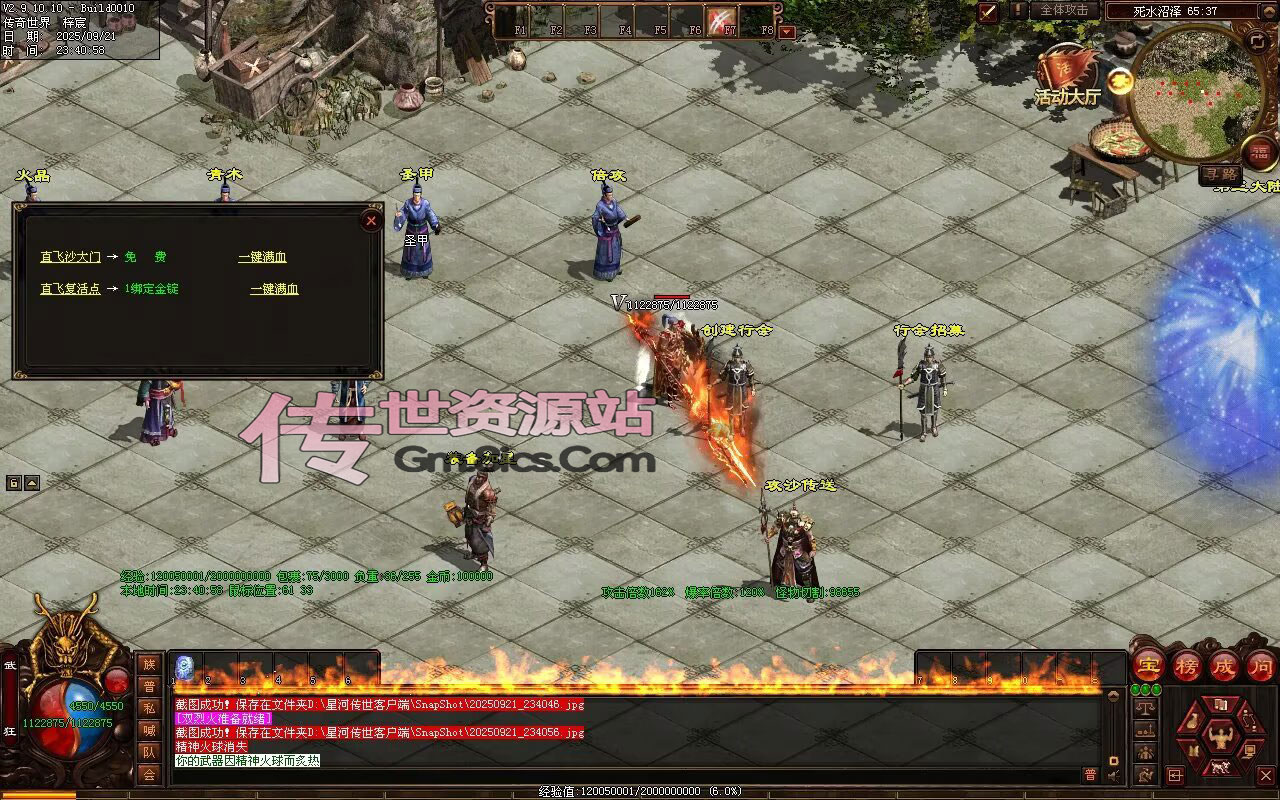Select 直飞复活点 teleport option
Viewport: 1280px width, 800px height.
point(70,289)
